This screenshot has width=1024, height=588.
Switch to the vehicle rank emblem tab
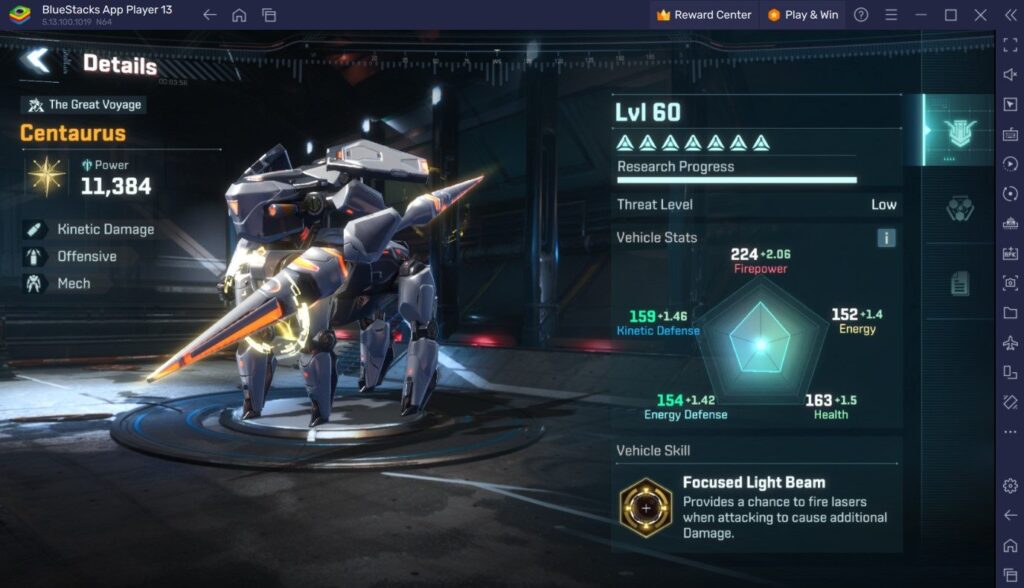tap(958, 131)
